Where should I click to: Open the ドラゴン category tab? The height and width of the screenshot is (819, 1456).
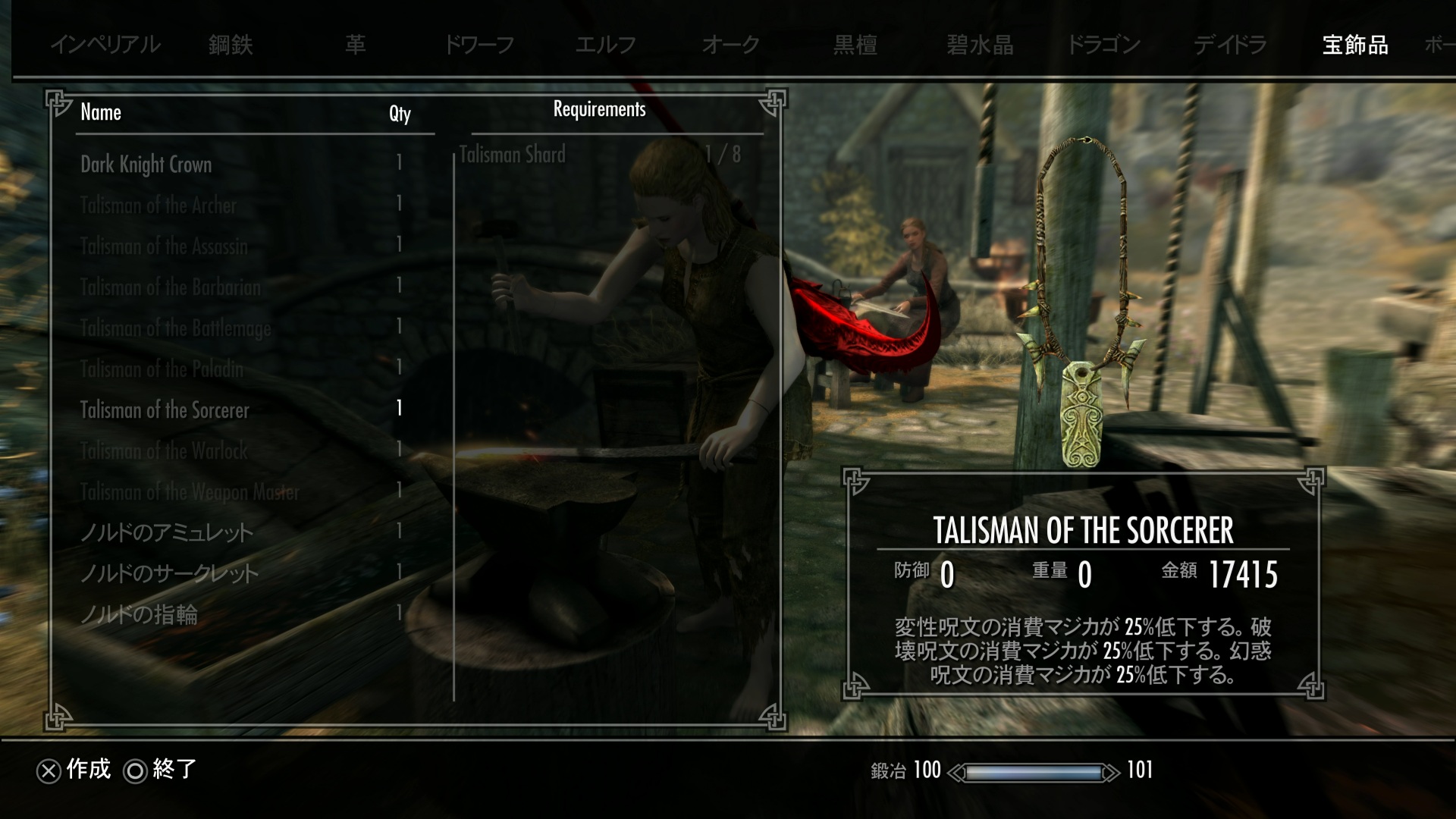pos(1103,45)
